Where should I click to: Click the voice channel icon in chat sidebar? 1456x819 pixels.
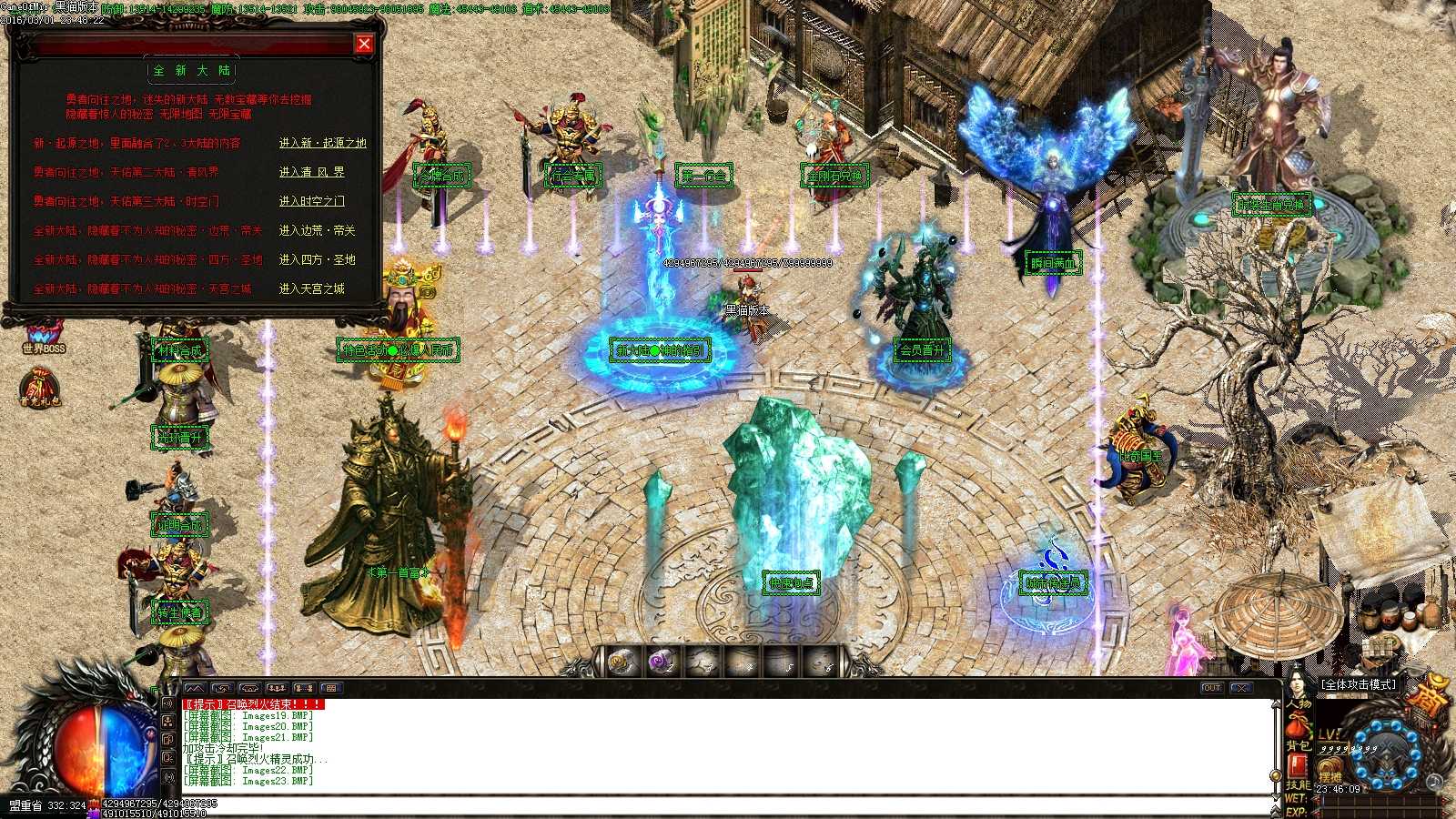[168, 703]
